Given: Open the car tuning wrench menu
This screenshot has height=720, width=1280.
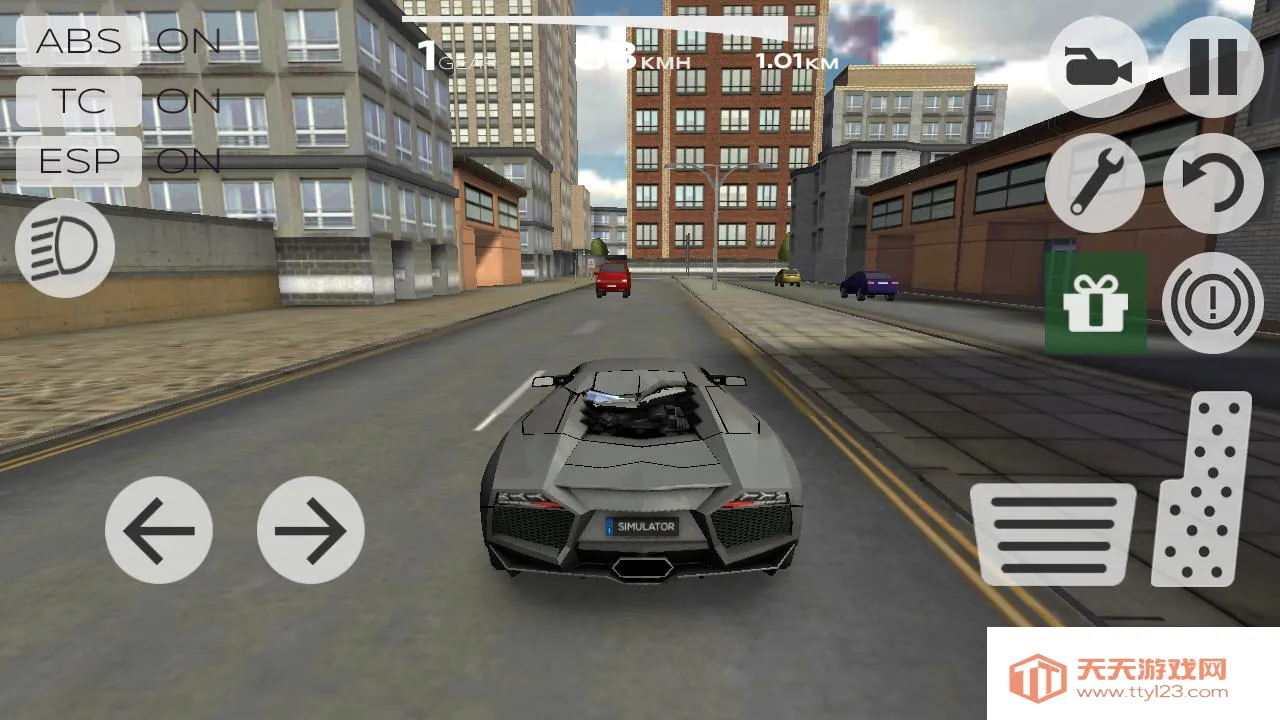Looking at the screenshot, I should (x=1096, y=186).
